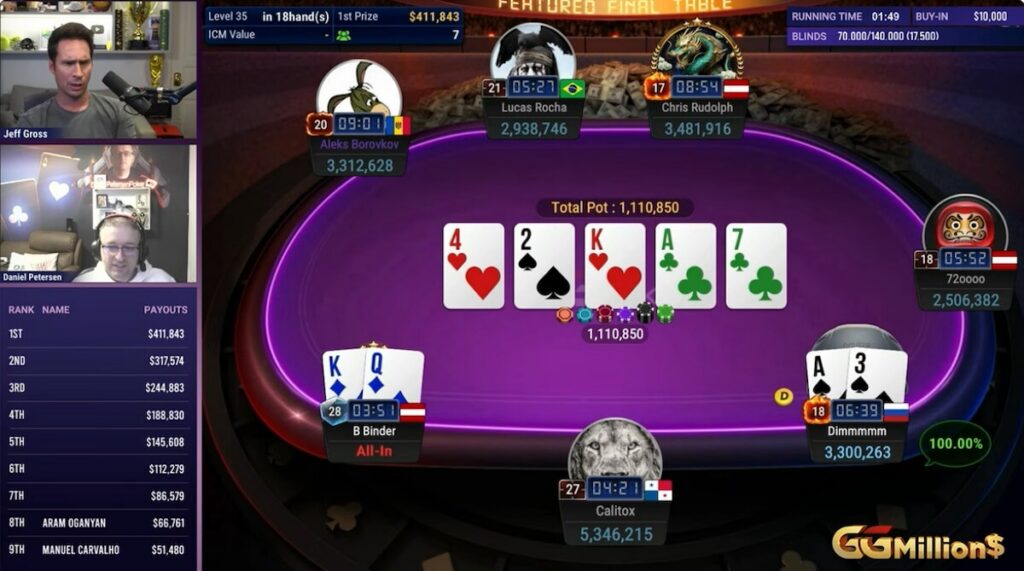Select Aram Oganyan's 8th place payout row
Image resolution: width=1024 pixels, height=571 pixels.
(97, 523)
